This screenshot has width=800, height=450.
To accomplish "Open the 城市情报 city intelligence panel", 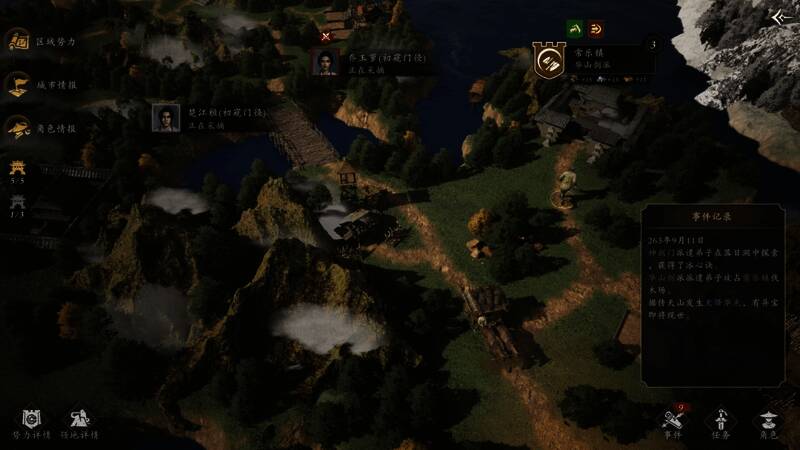I will [18, 85].
